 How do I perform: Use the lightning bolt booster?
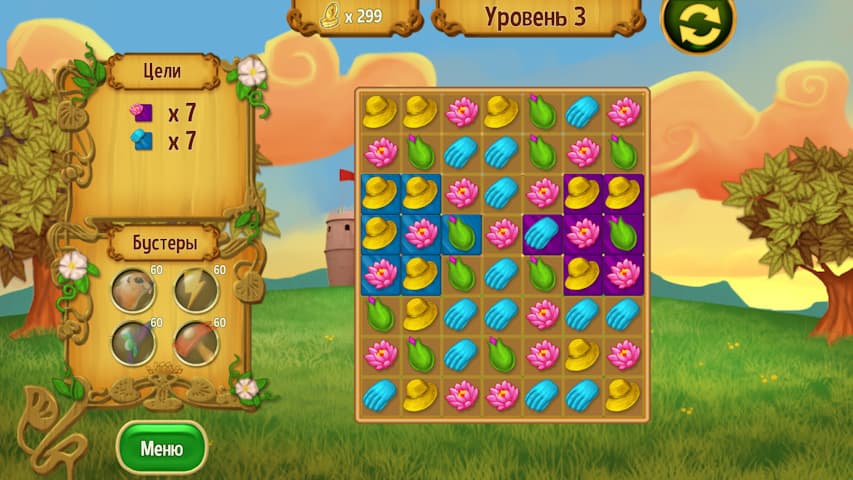click(196, 291)
